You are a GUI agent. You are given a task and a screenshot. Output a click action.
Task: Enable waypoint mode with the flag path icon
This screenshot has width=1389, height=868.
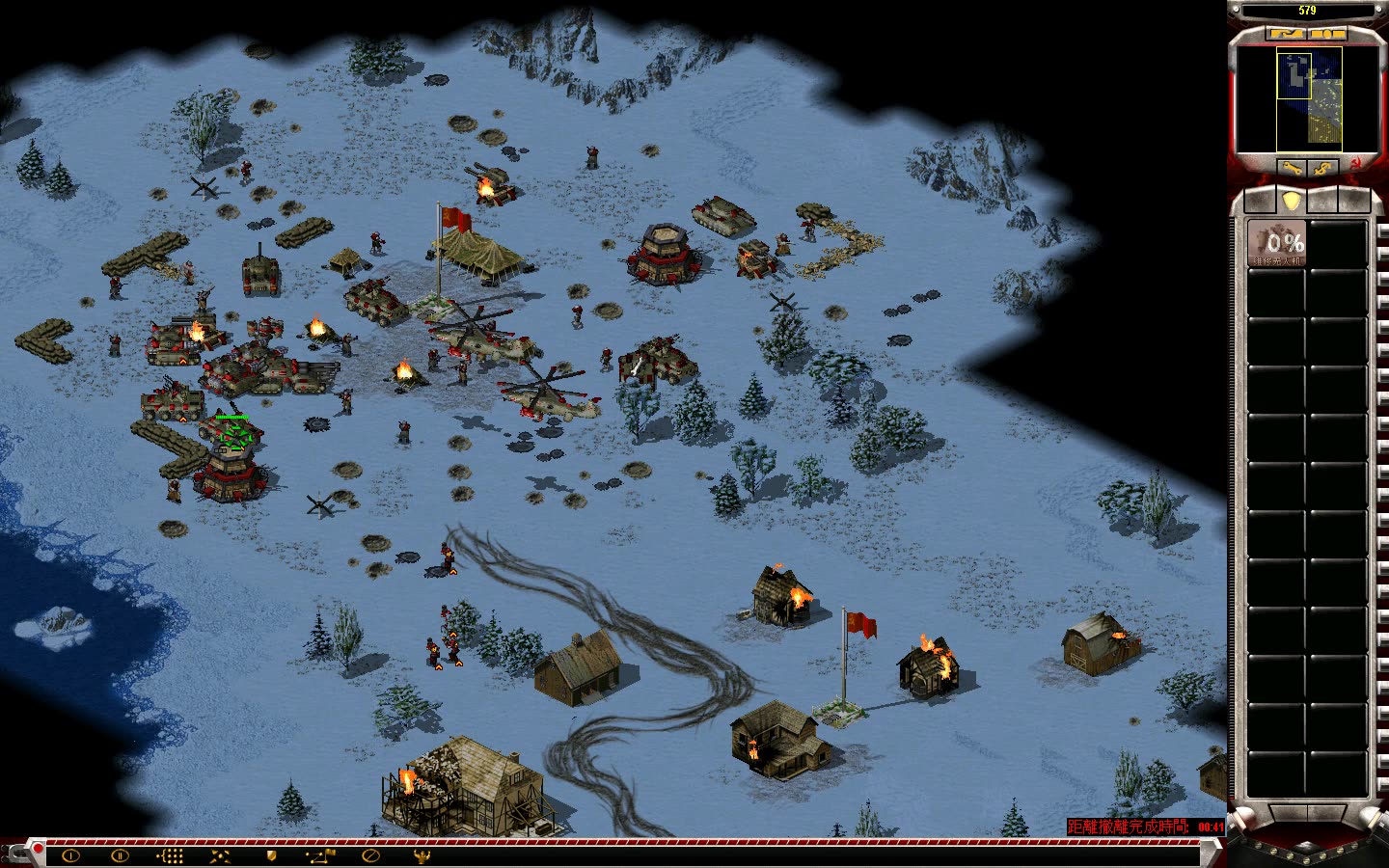point(321,855)
